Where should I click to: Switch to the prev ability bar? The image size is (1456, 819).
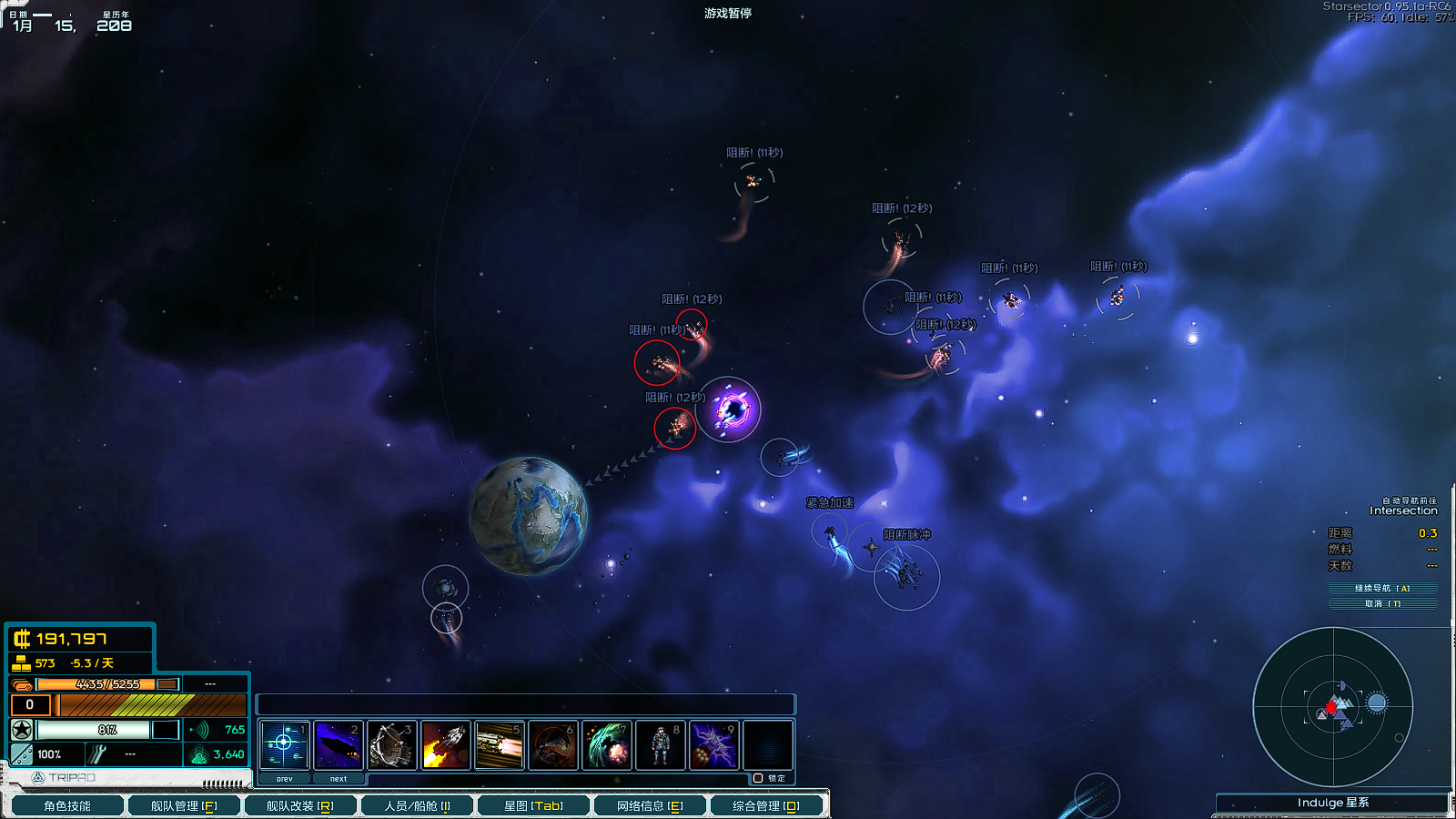click(285, 779)
